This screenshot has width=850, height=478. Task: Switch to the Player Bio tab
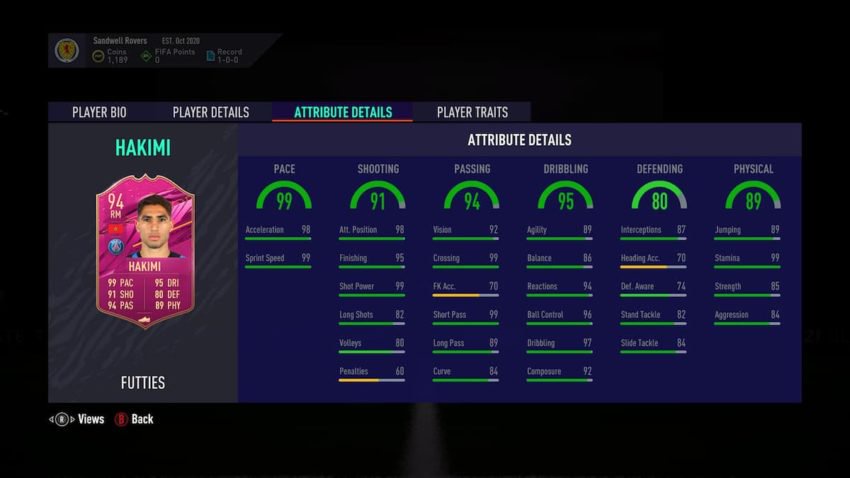pyautogui.click(x=99, y=112)
